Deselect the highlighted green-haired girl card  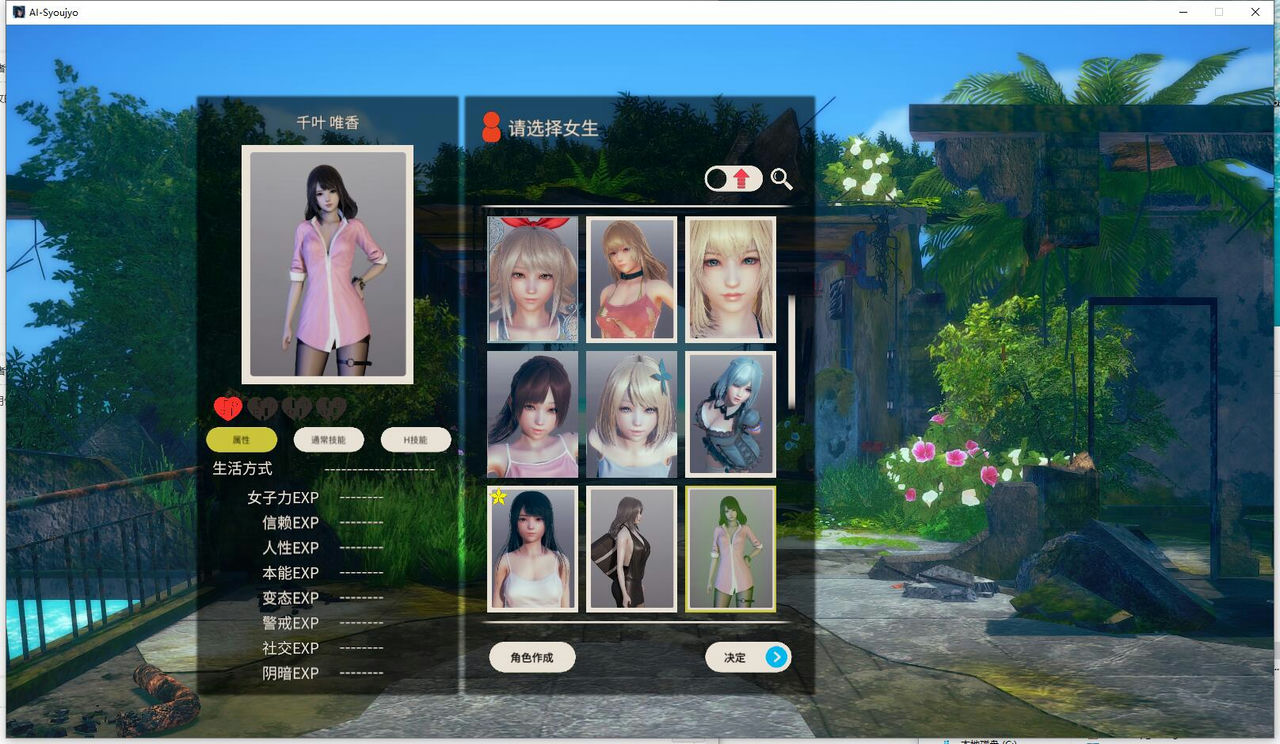click(730, 549)
